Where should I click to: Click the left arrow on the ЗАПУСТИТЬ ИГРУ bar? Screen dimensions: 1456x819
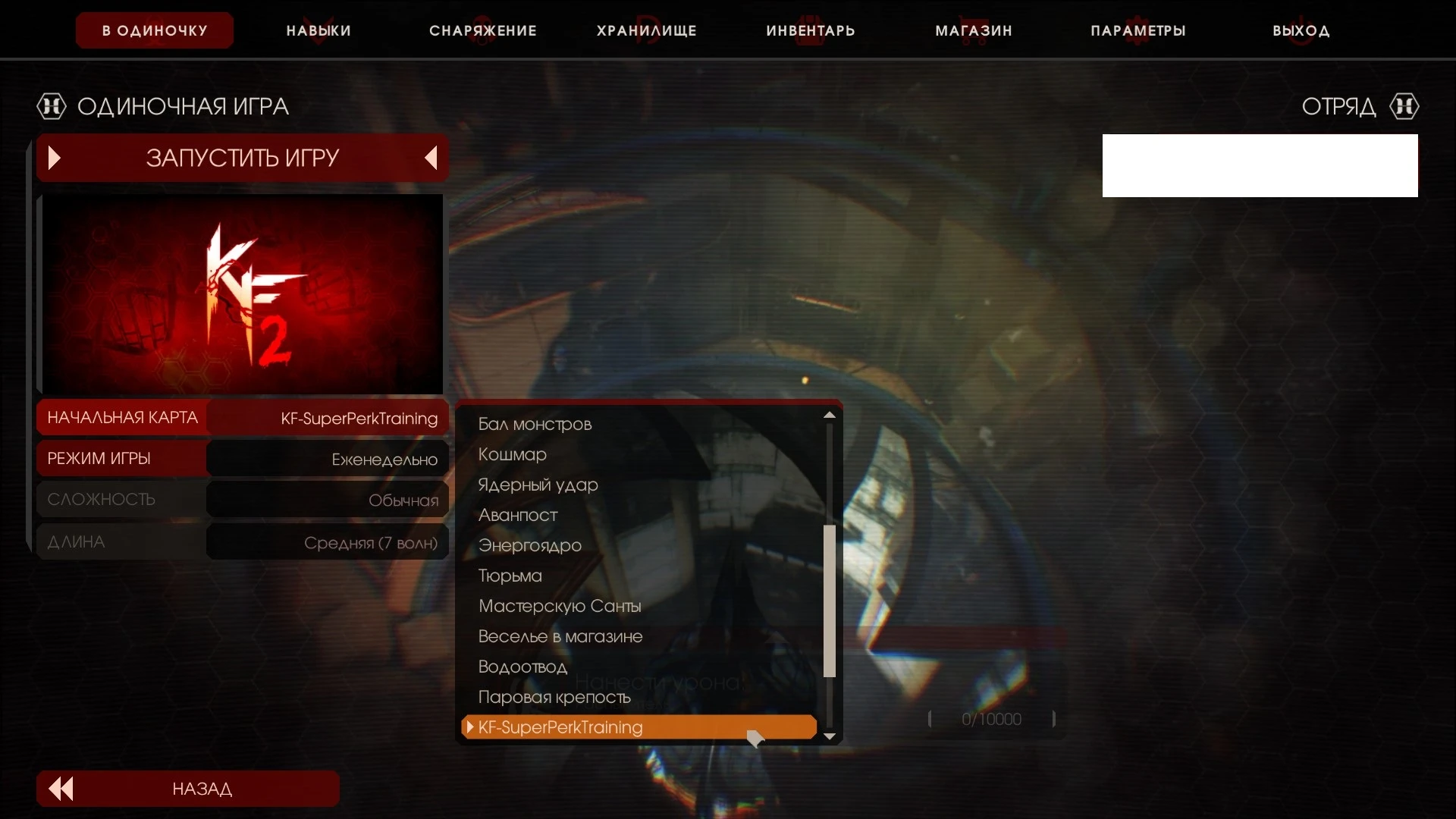(431, 158)
